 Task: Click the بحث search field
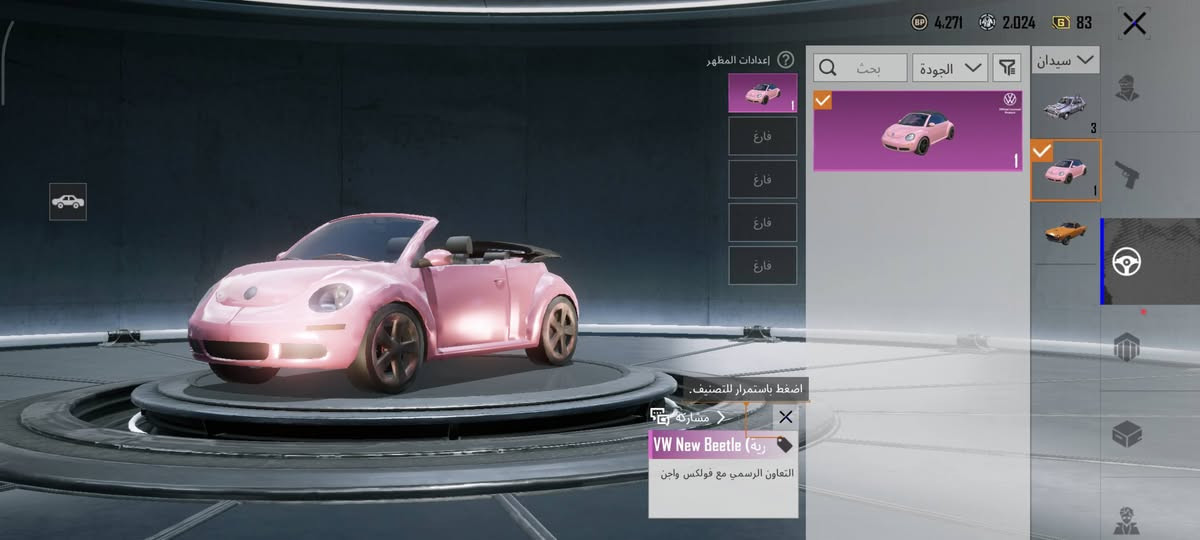click(x=861, y=68)
